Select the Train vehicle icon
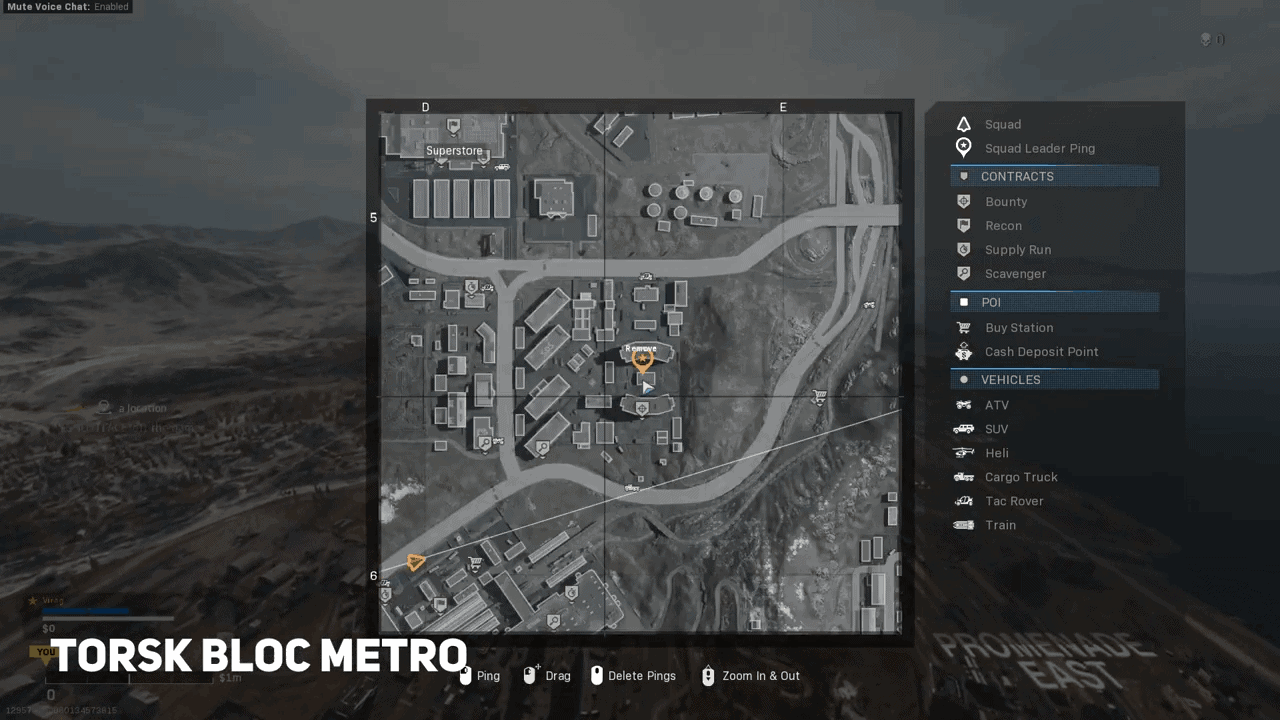1280x720 pixels. pos(963,524)
